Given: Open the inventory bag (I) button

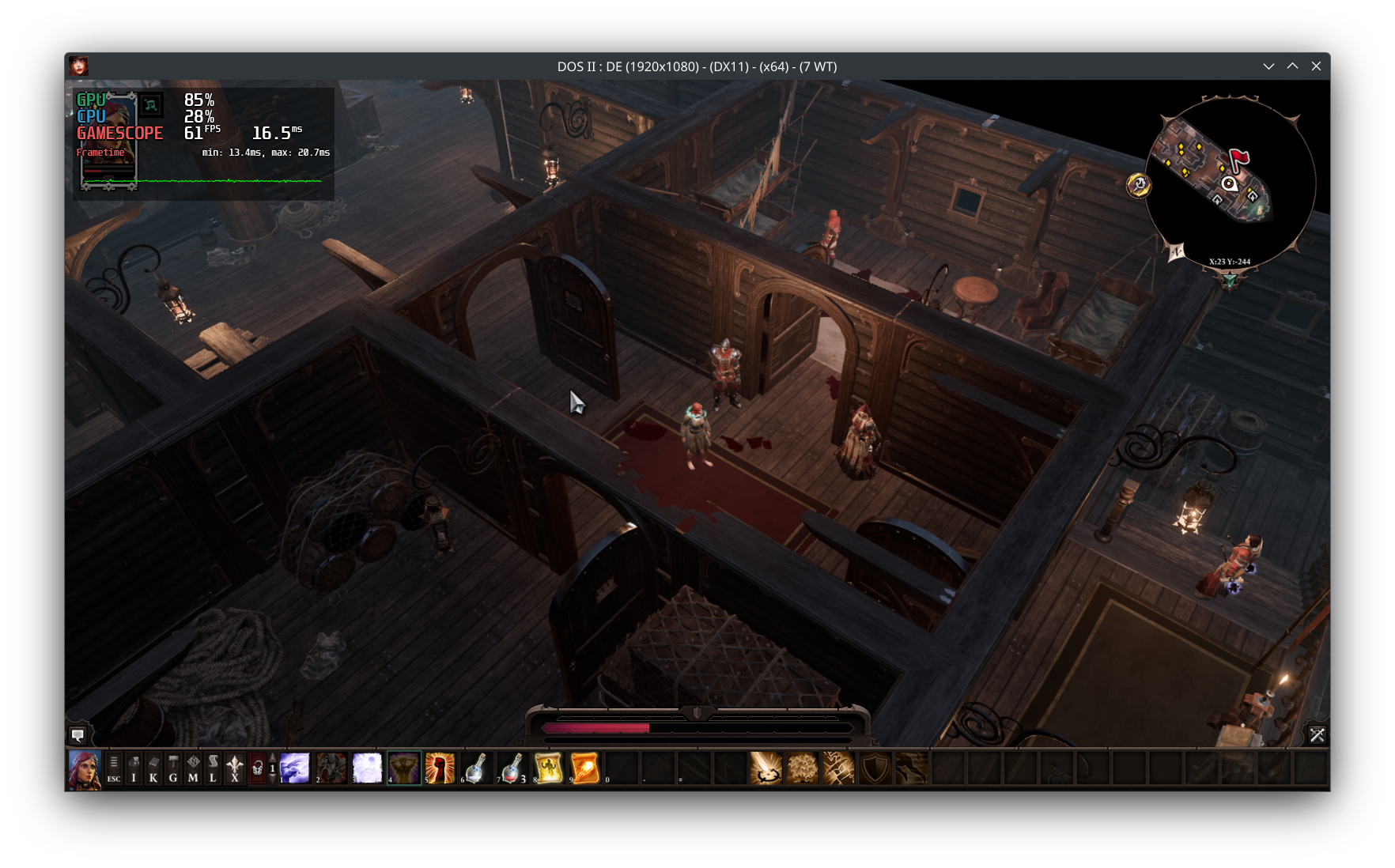Looking at the screenshot, I should tap(134, 768).
